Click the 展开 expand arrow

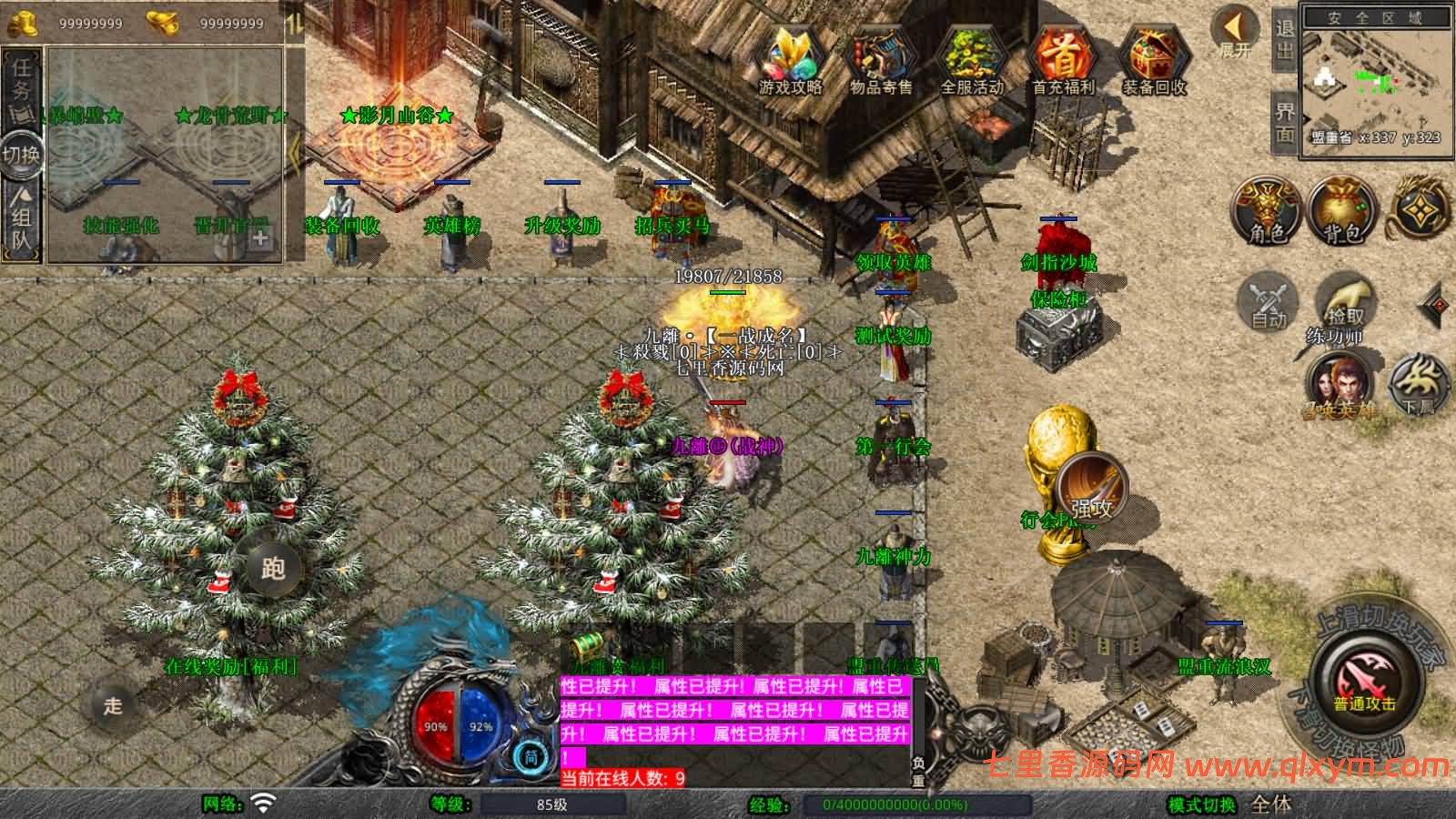[1235, 33]
